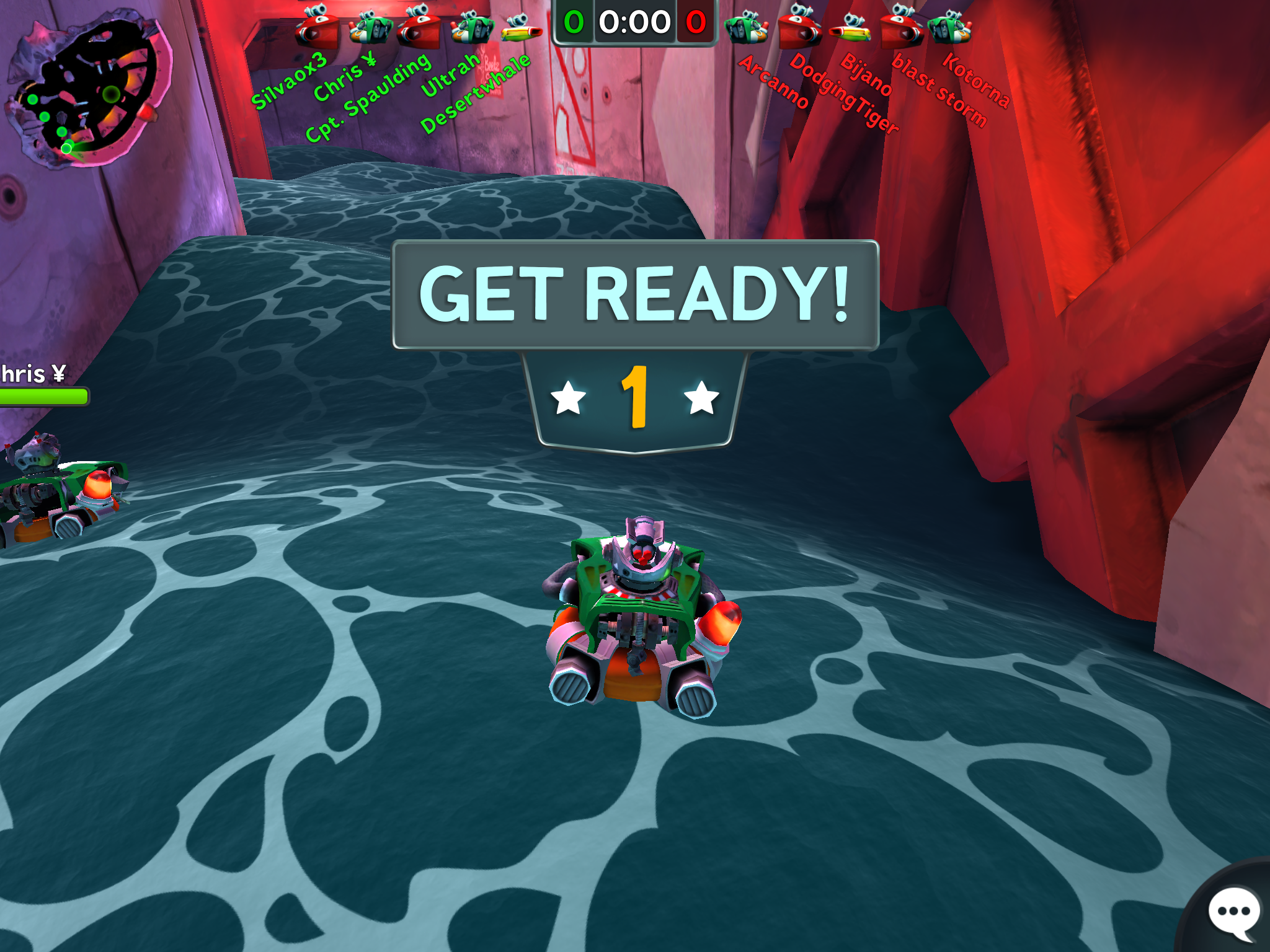Pick Bijano's vehicle icon on red team

coord(851,28)
